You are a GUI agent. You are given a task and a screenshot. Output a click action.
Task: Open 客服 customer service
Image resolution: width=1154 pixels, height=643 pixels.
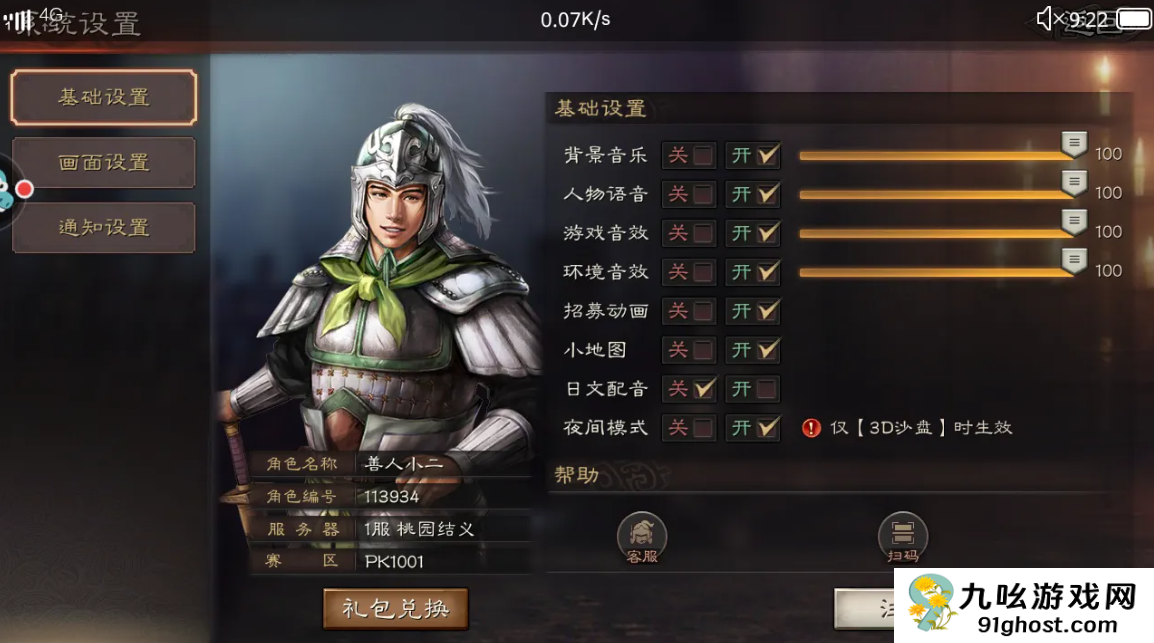642,538
